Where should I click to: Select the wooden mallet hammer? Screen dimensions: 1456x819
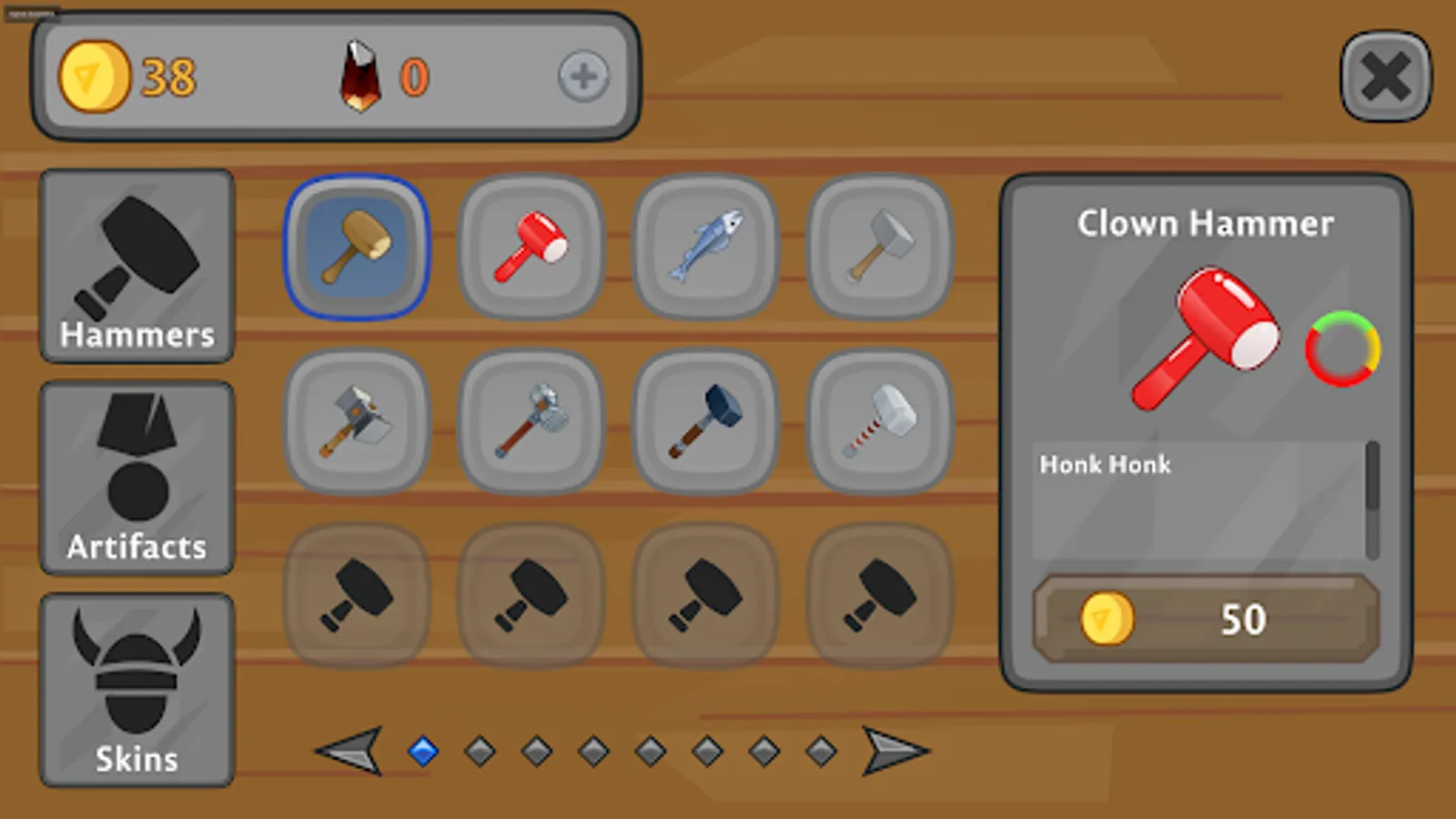tap(354, 246)
